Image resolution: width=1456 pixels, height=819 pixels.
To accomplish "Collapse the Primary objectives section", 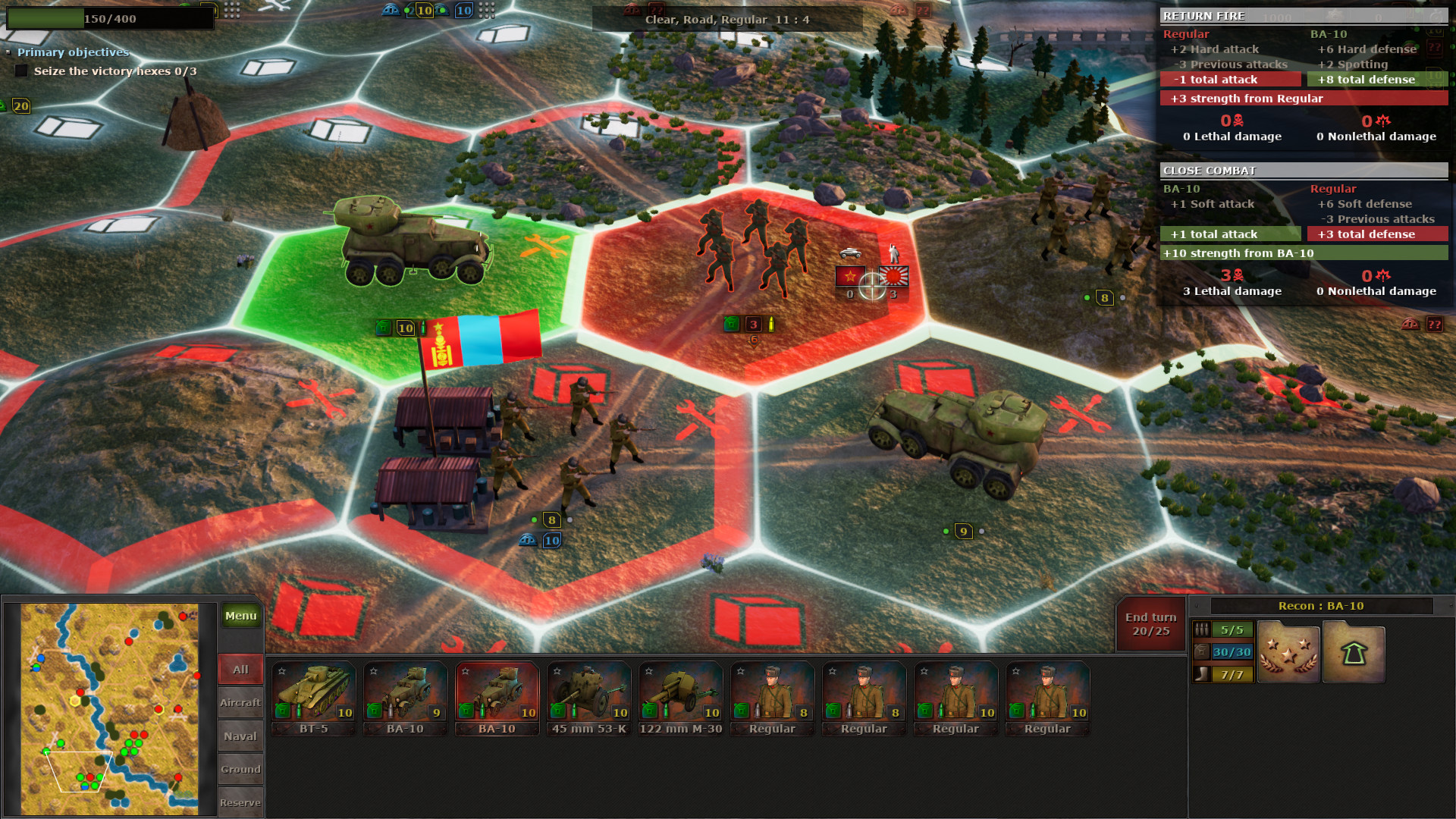I will (x=9, y=52).
